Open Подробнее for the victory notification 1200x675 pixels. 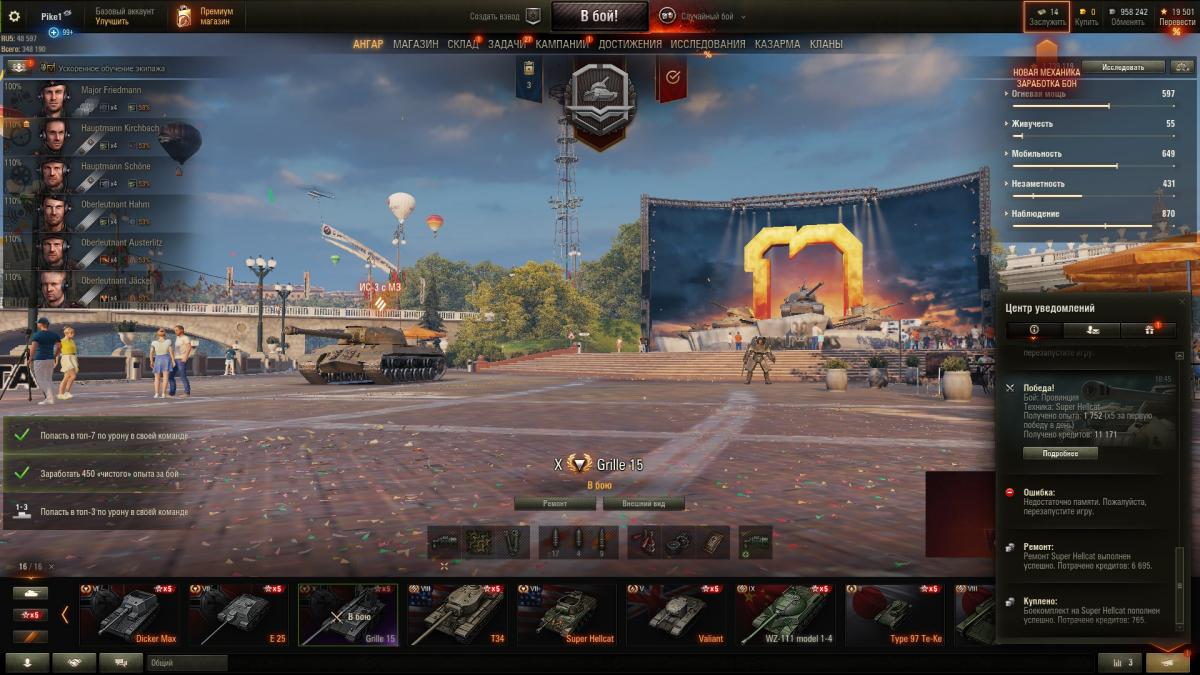1059,453
